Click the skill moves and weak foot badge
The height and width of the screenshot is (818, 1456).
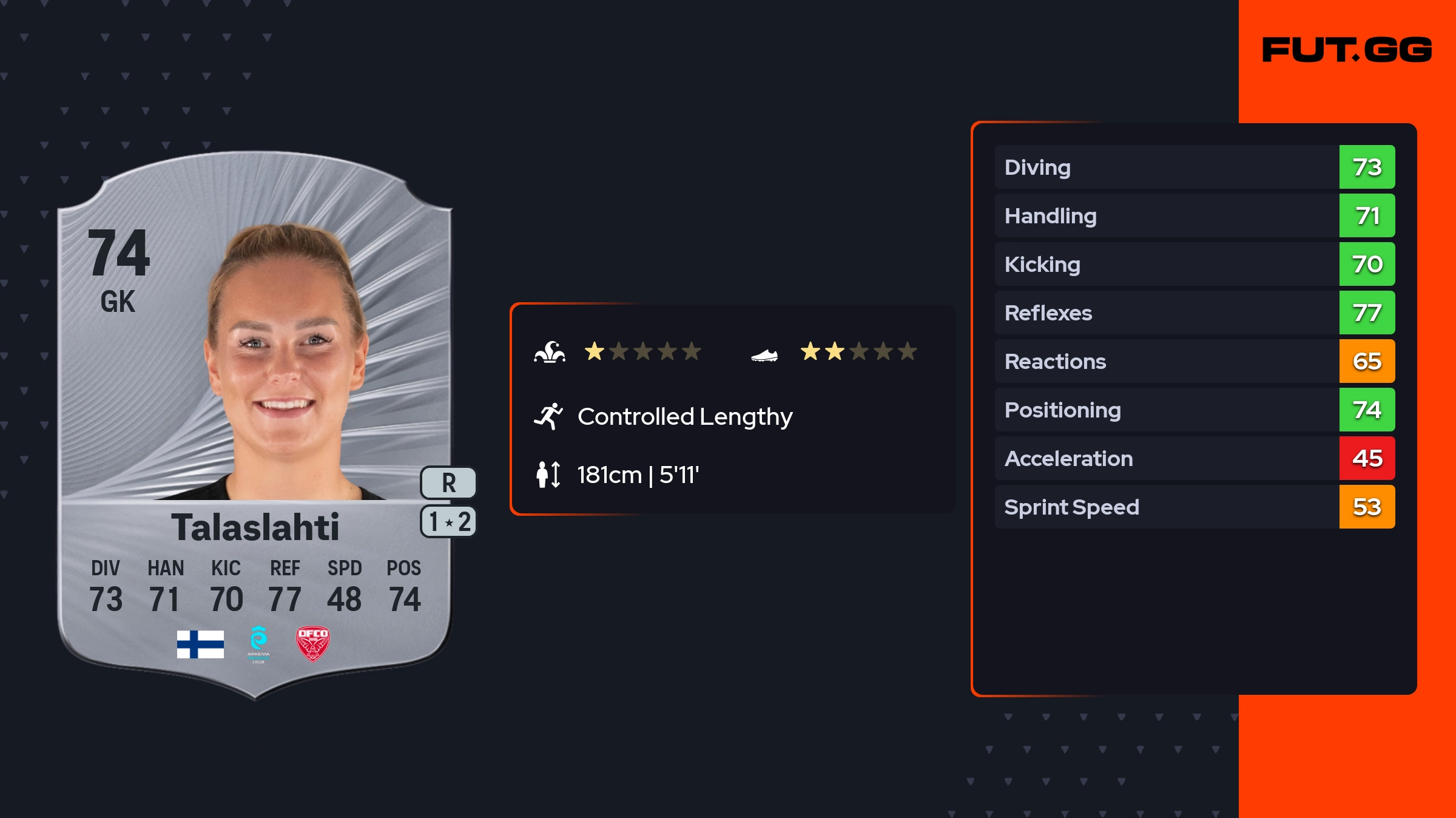coord(448,522)
